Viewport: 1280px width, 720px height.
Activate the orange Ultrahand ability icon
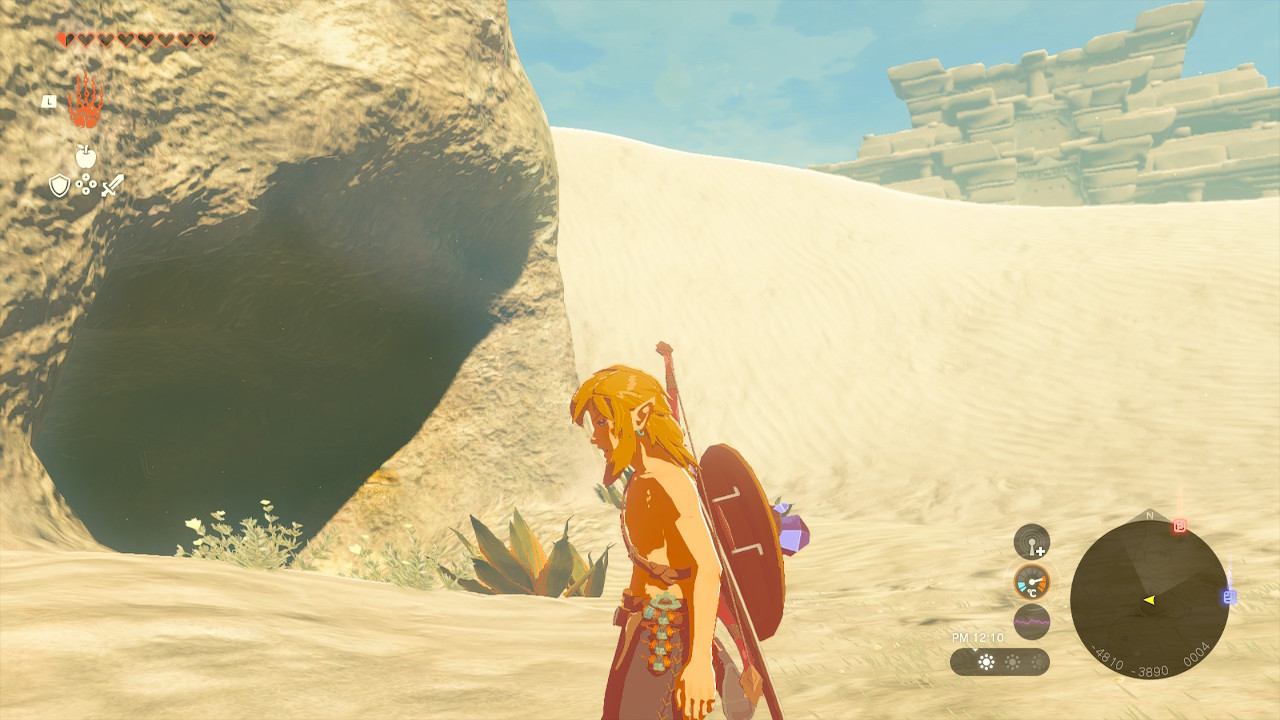click(85, 100)
